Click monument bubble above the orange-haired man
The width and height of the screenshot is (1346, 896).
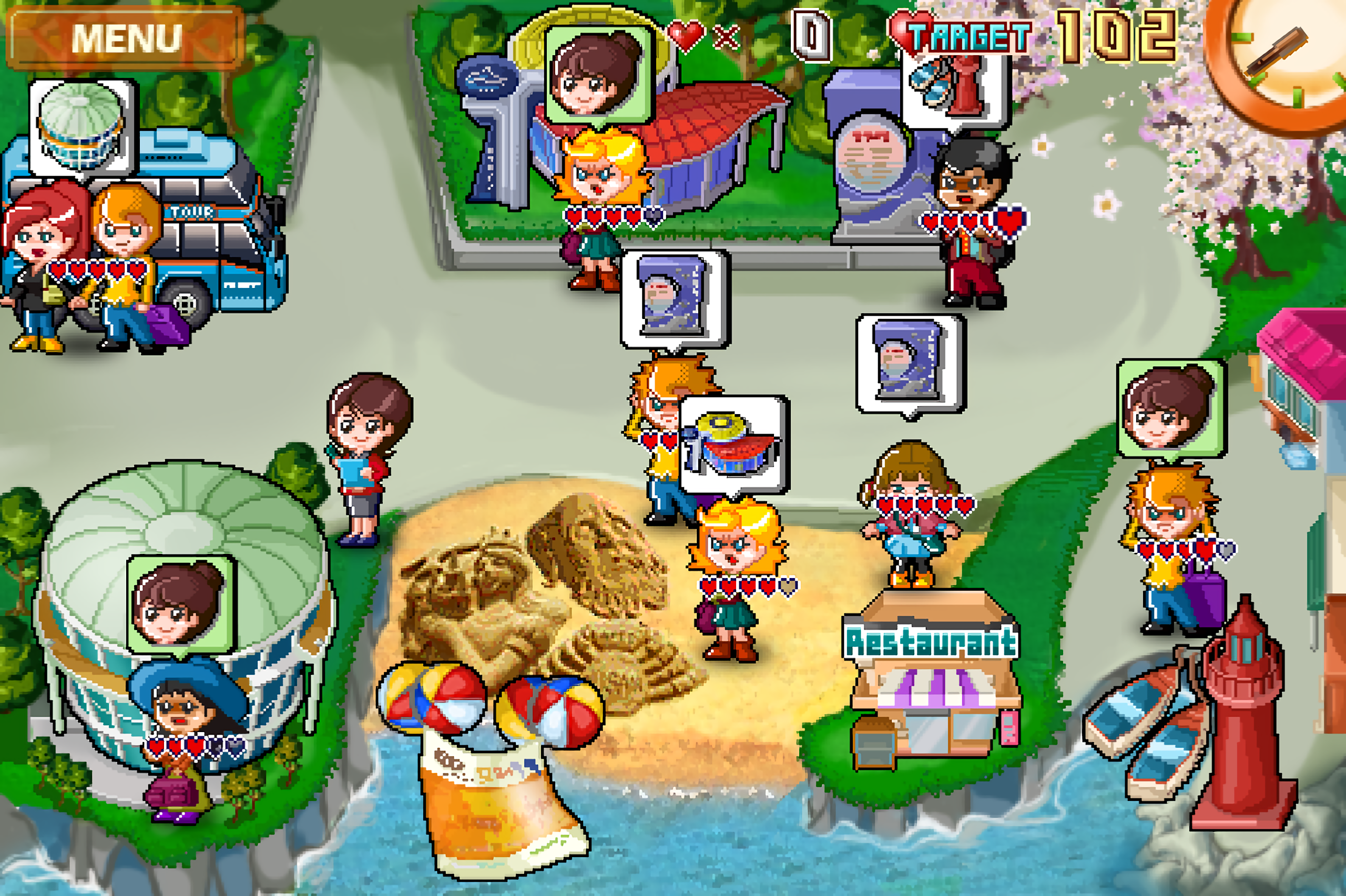tap(675, 298)
